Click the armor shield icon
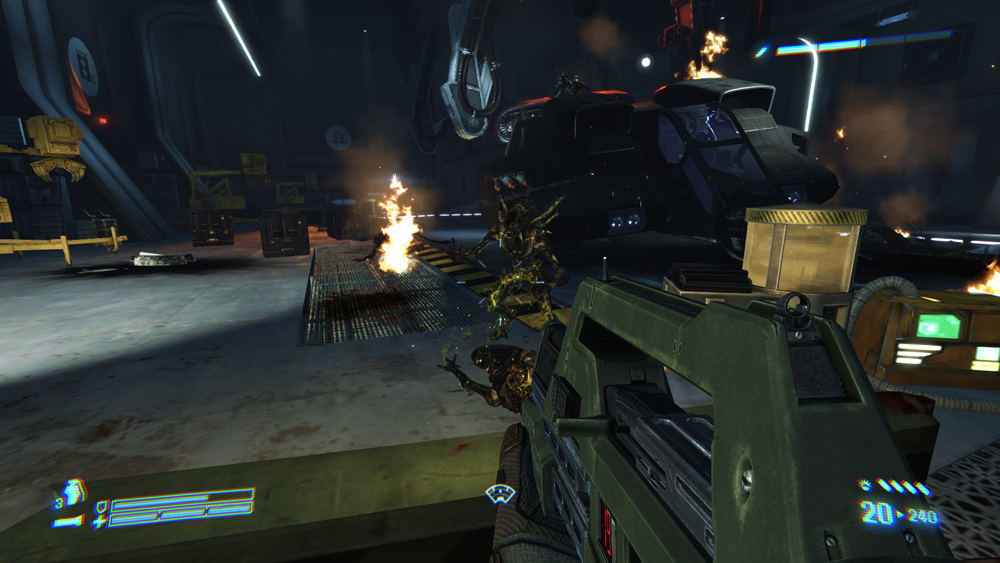Viewport: 1000px width, 563px height. (x=100, y=507)
